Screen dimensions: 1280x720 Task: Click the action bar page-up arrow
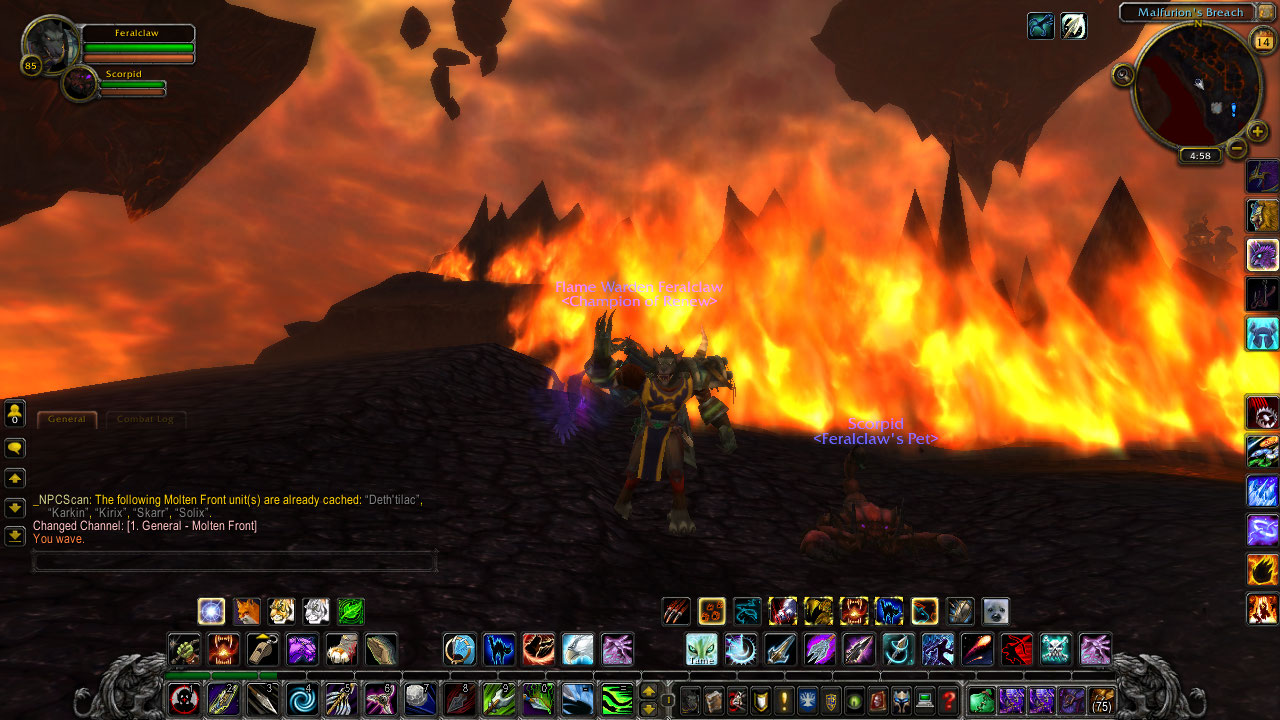[649, 691]
